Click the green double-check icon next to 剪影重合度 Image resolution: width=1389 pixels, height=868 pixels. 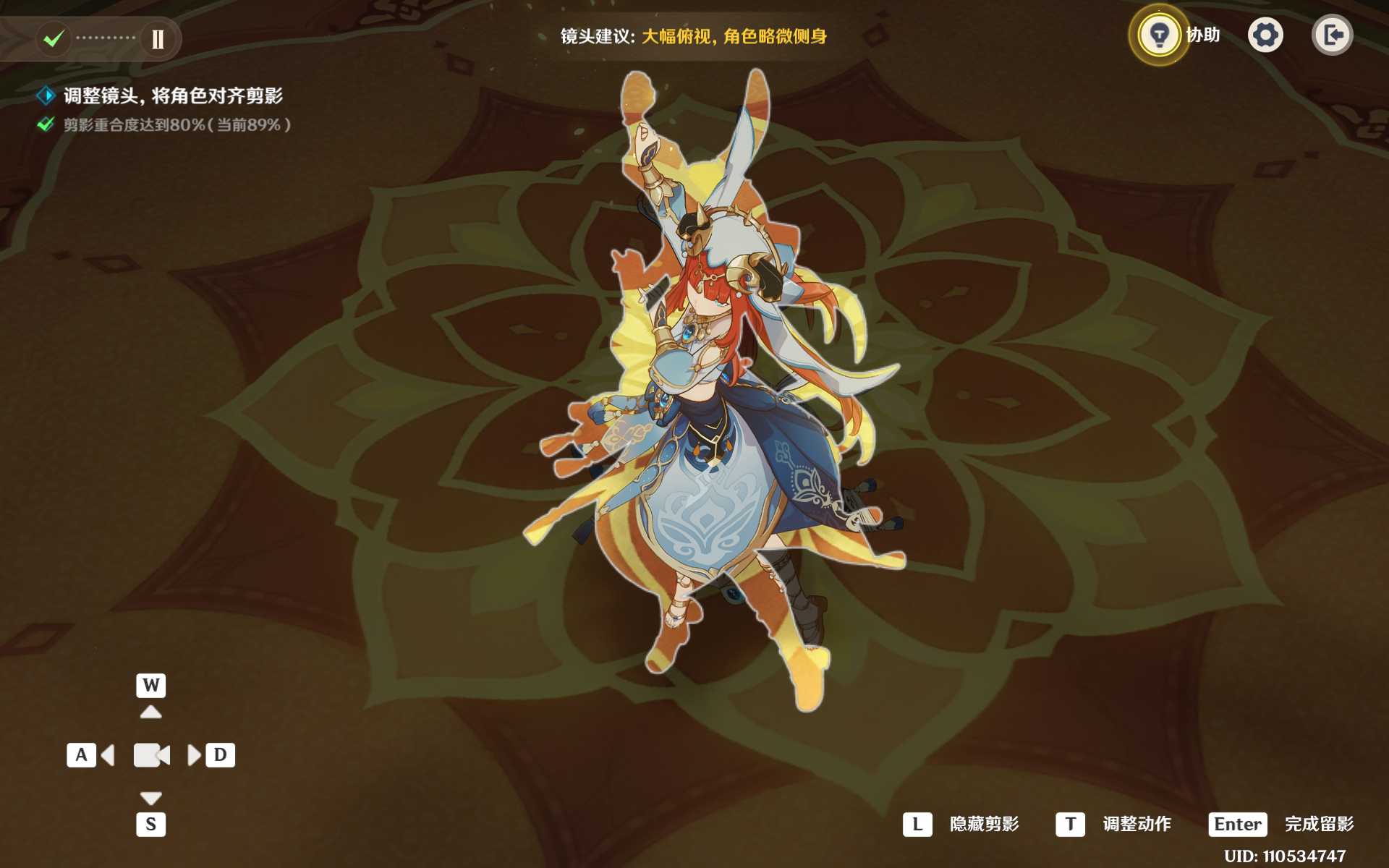pos(45,124)
